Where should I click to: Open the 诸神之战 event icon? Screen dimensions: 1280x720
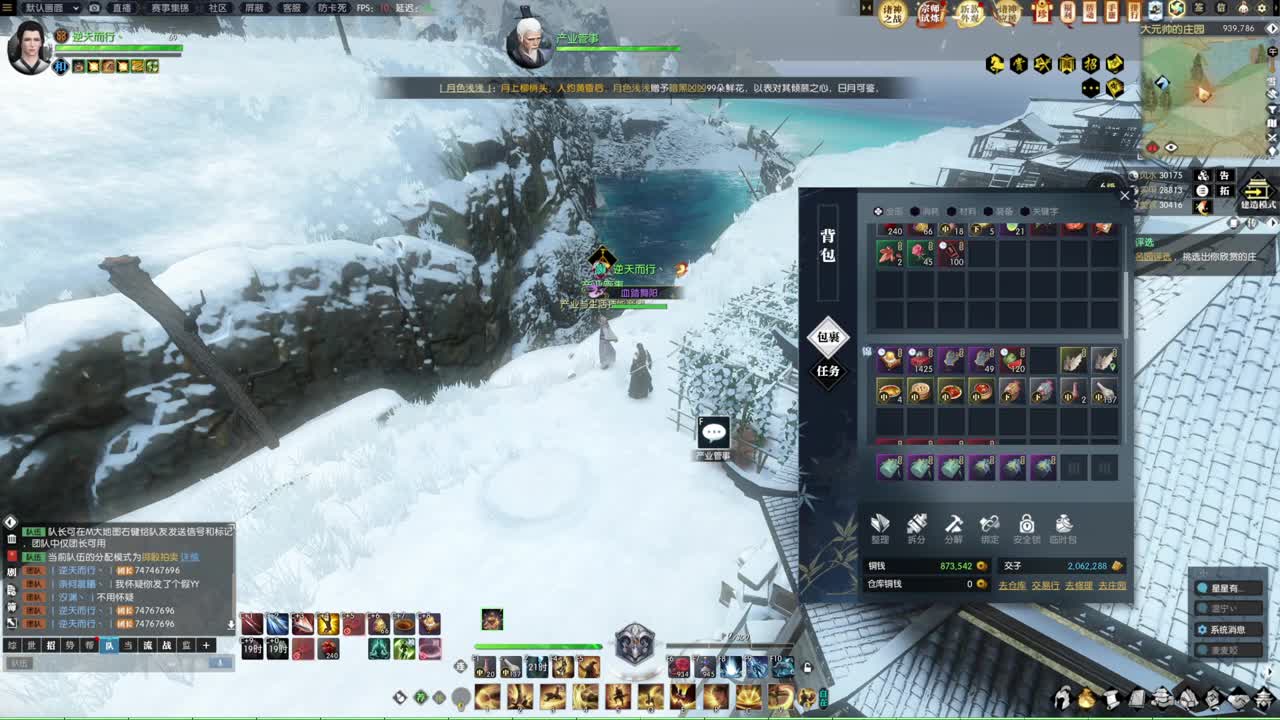893,12
